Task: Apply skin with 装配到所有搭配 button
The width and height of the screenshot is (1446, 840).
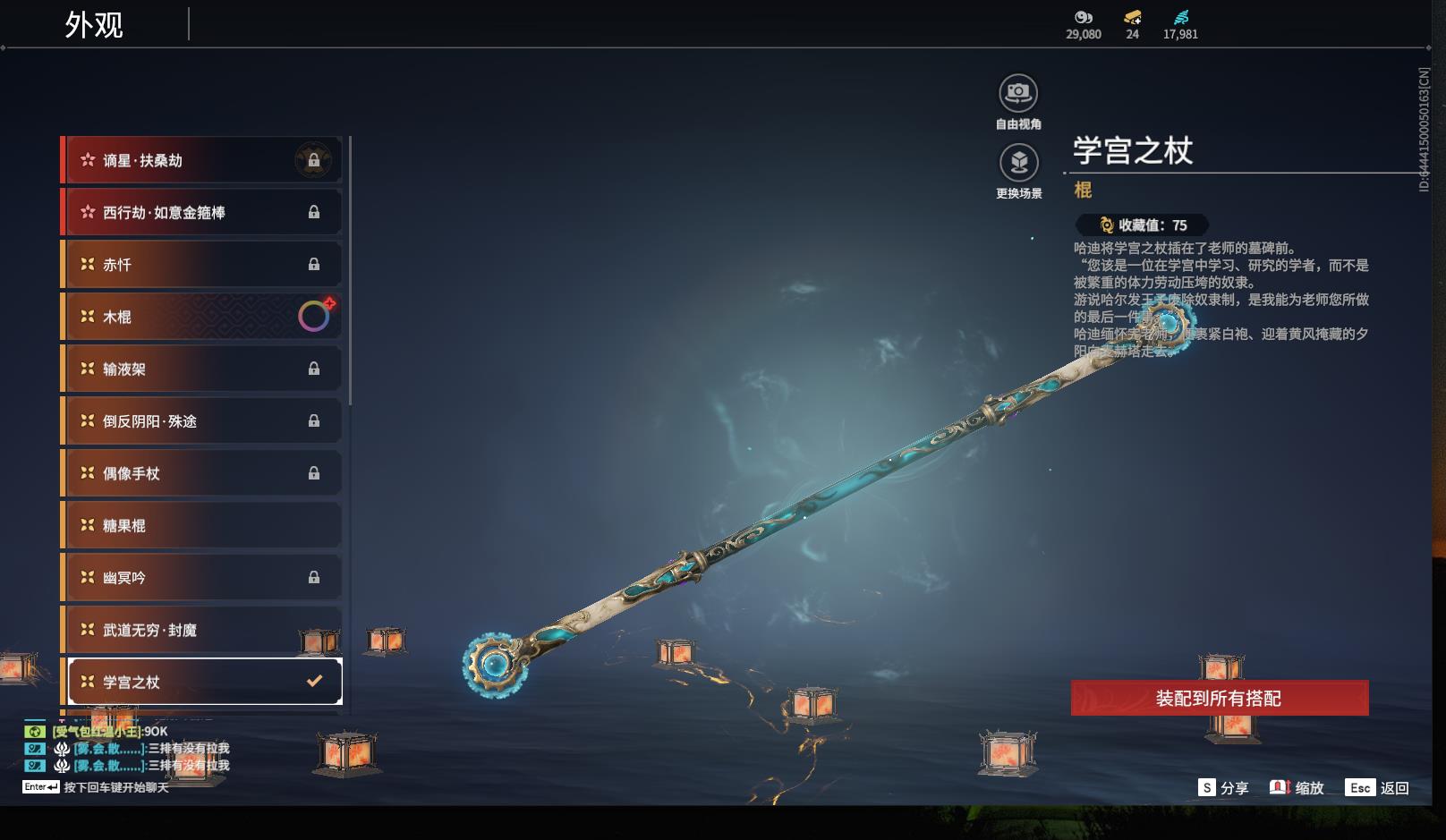Action: point(1219,698)
